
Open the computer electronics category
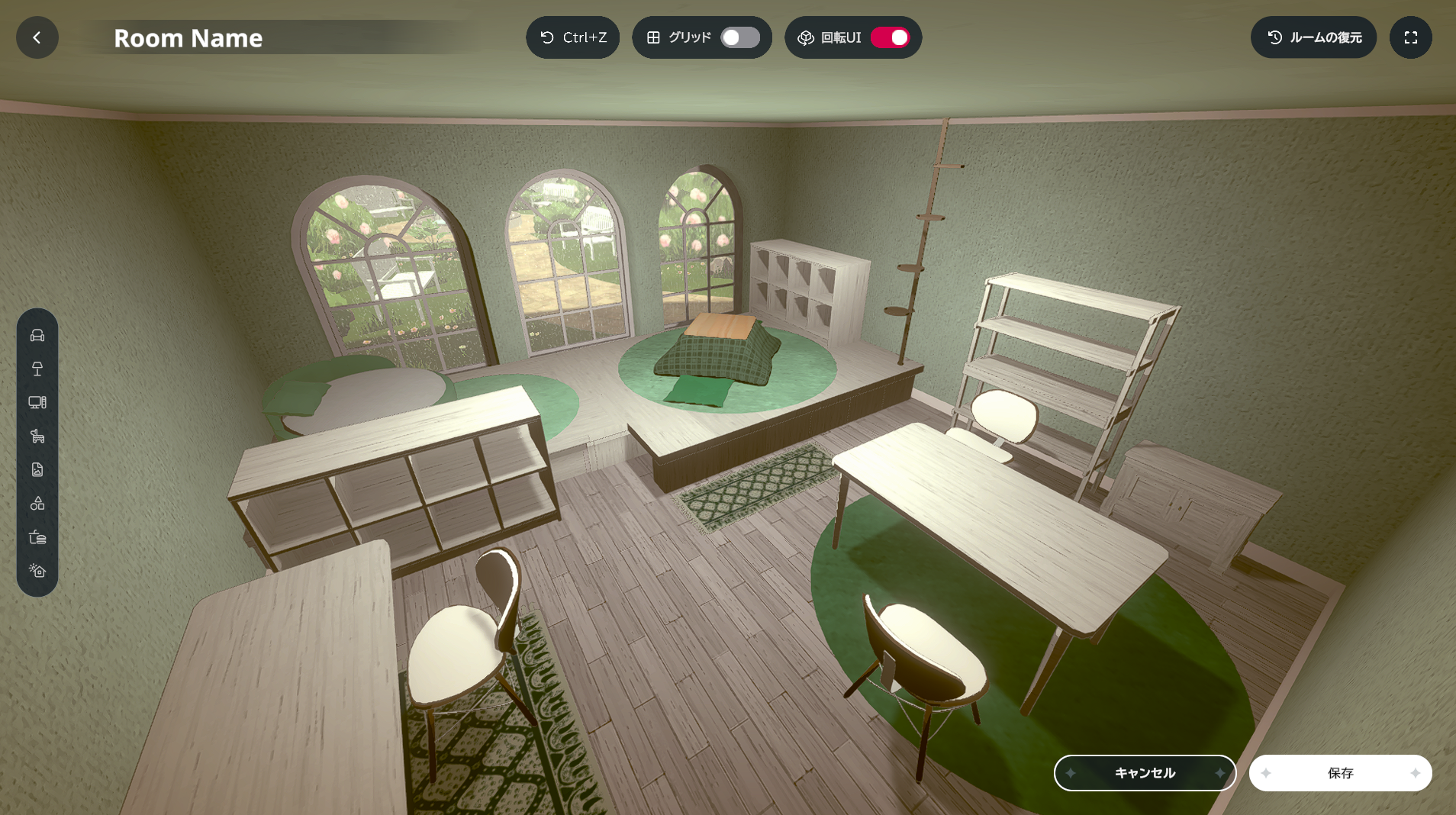tap(37, 403)
